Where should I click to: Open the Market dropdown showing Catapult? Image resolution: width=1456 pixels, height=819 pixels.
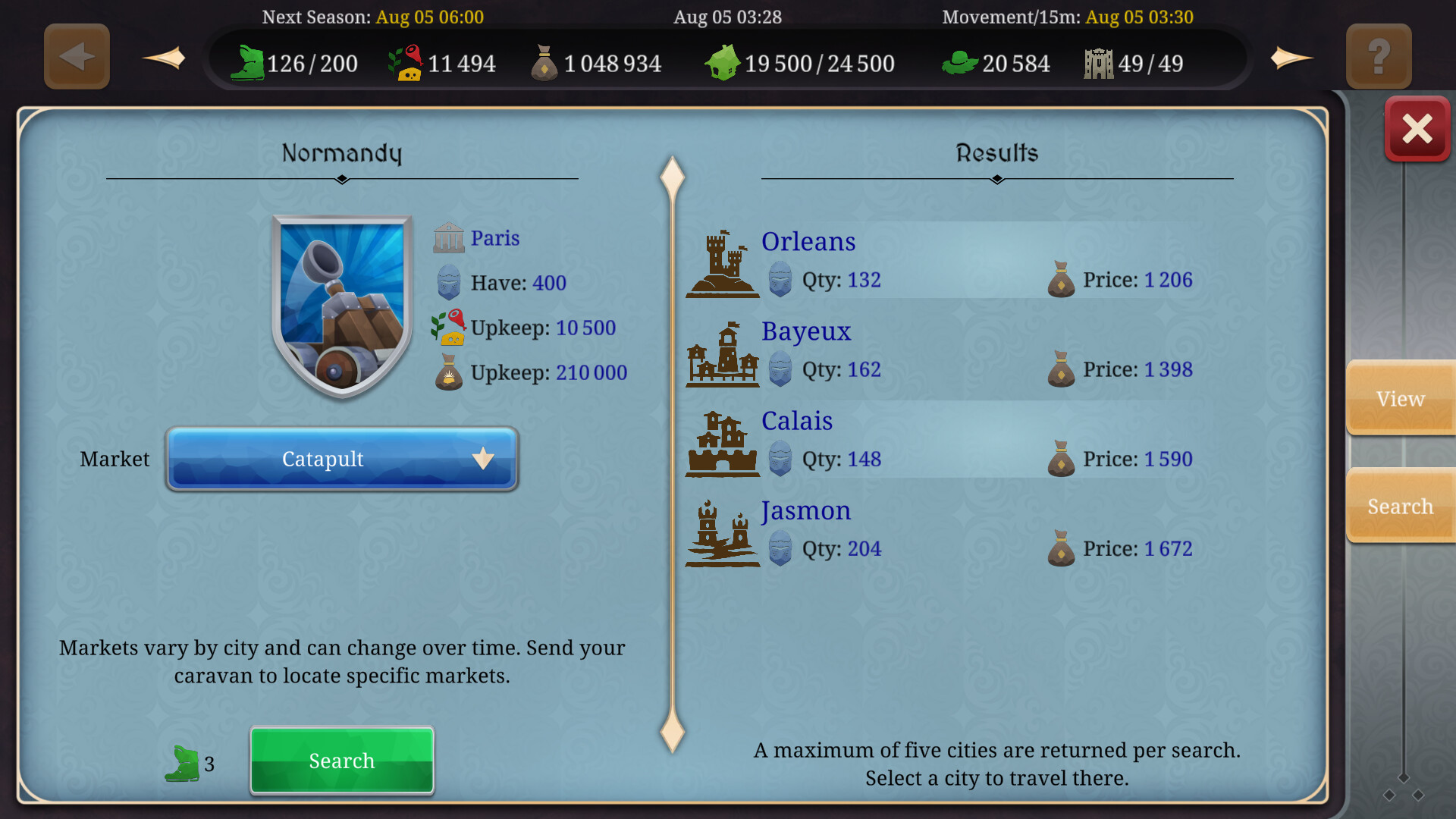340,459
